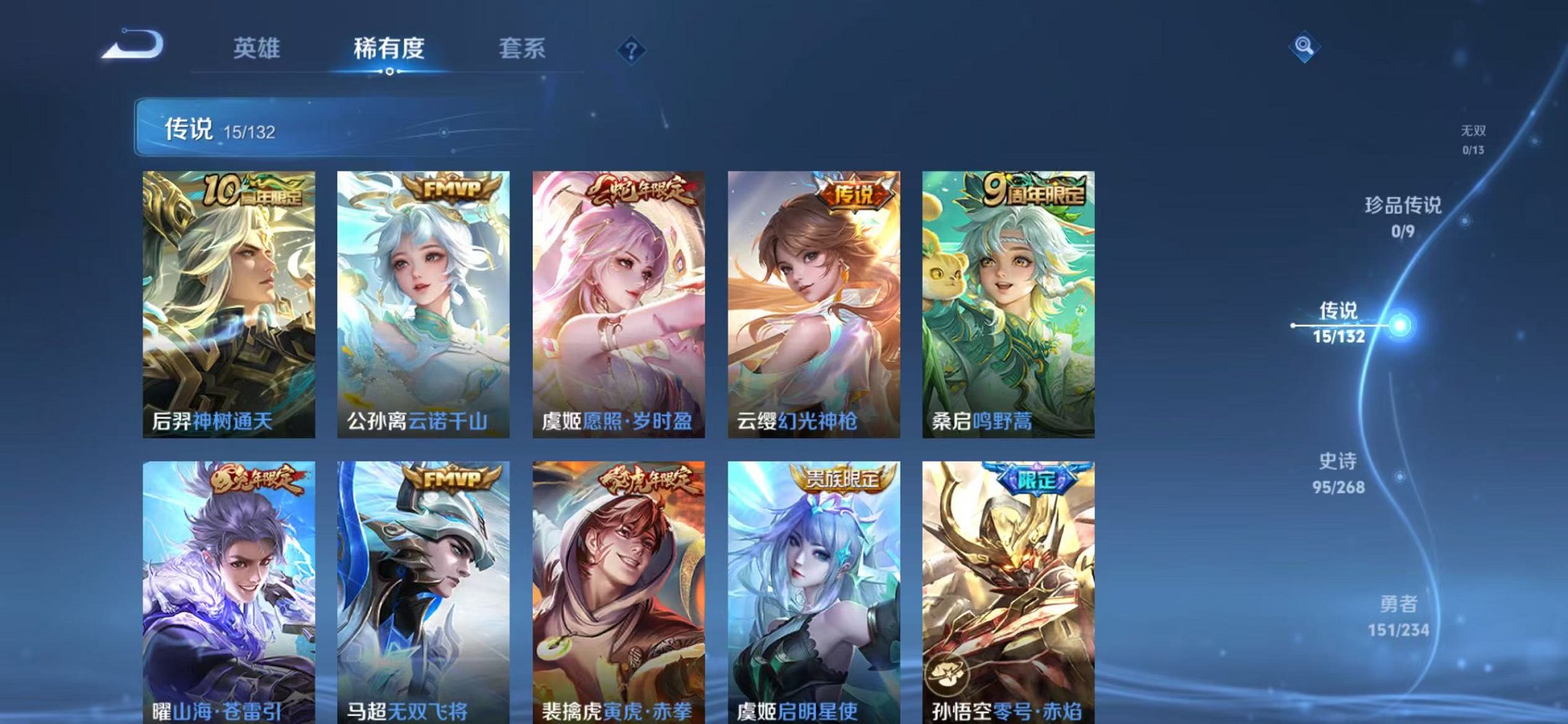Switch to the 英雄 tab

tap(256, 48)
